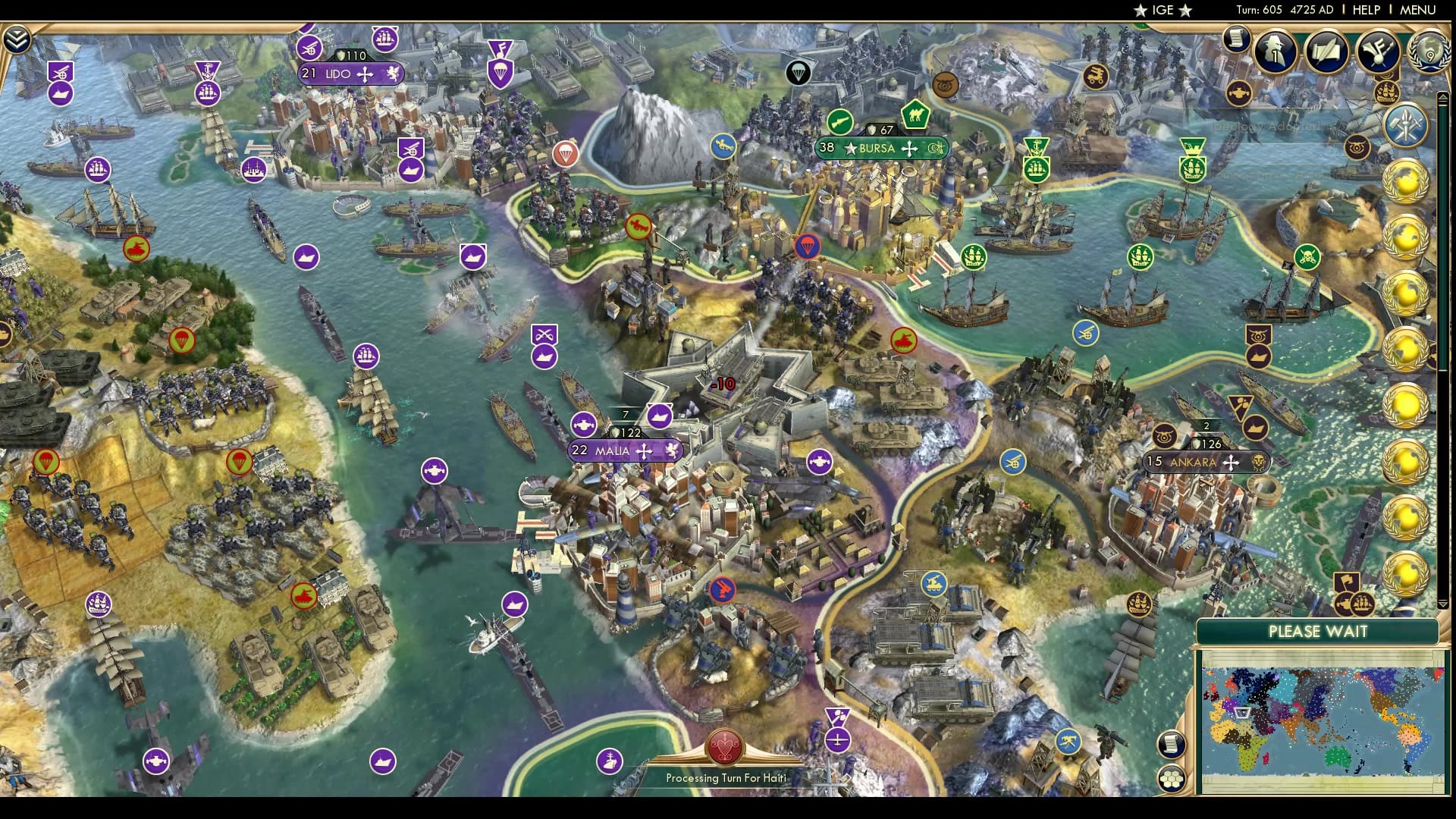Select the Bursa city banner
This screenshot has width=1456, height=819.
coord(881,149)
